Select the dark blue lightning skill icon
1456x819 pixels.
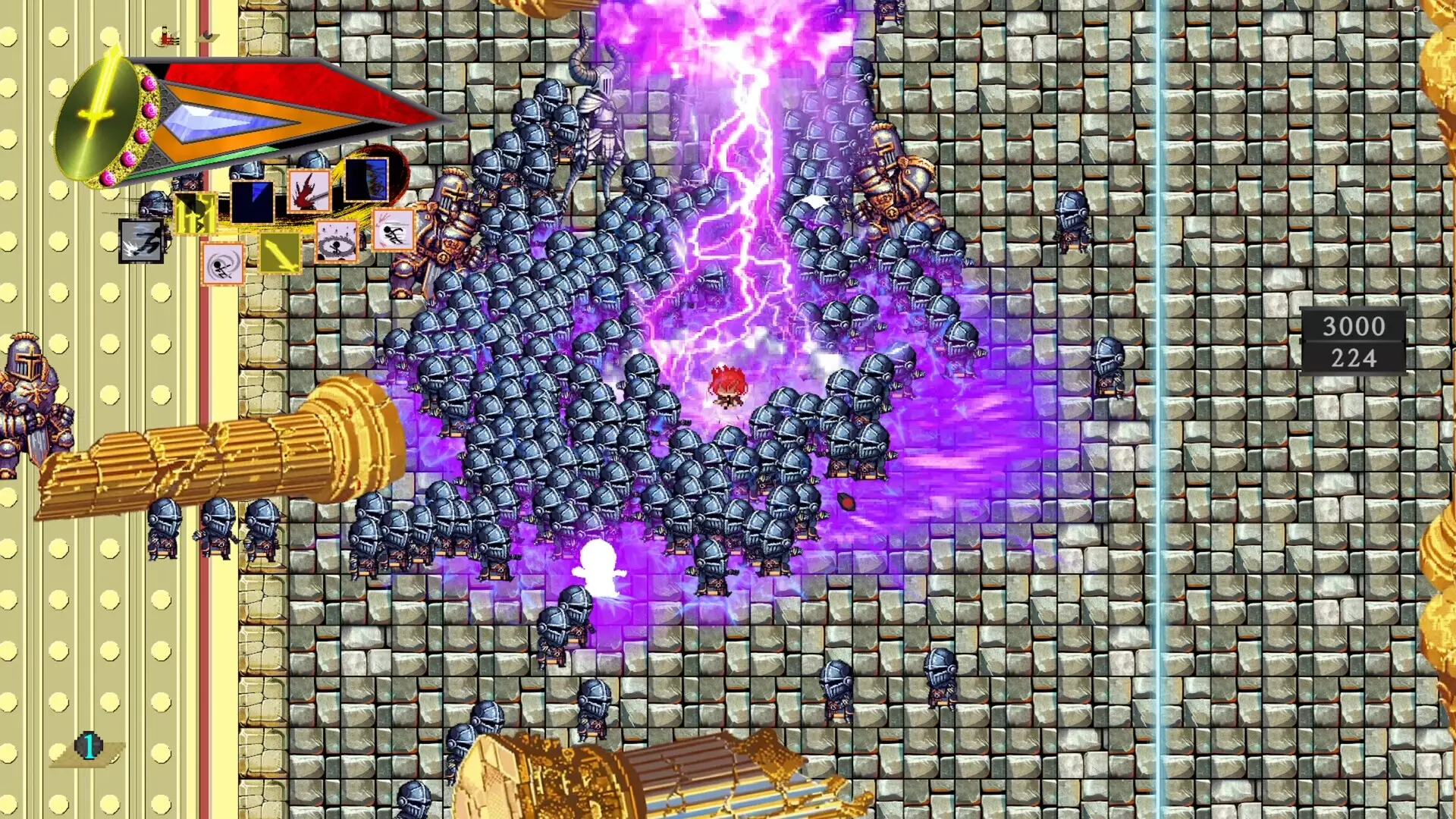(366, 181)
